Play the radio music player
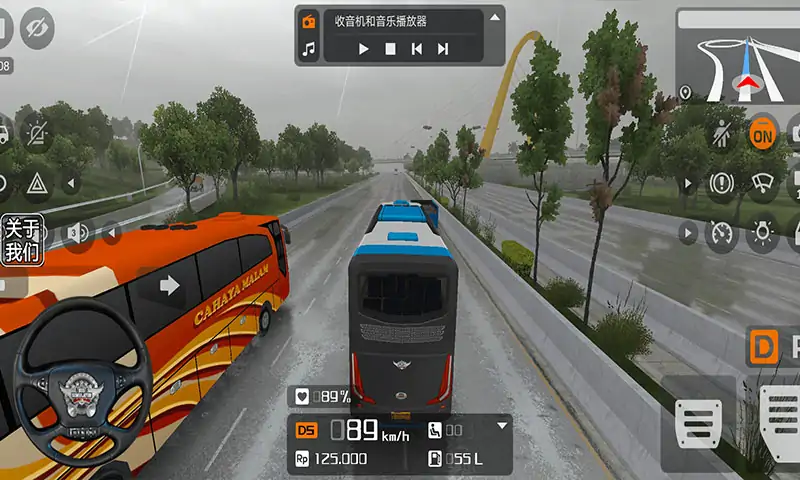800x480 pixels. tap(363, 48)
